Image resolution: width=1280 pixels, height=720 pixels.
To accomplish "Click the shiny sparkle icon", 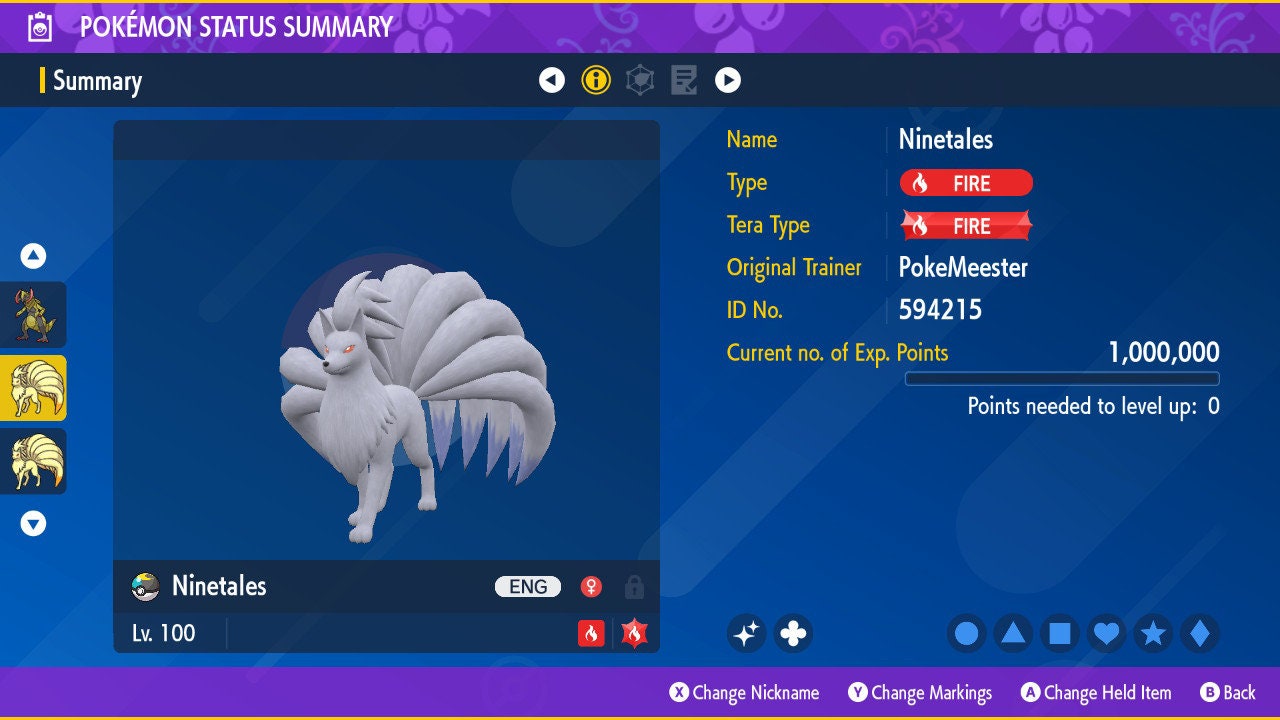I will 746,633.
